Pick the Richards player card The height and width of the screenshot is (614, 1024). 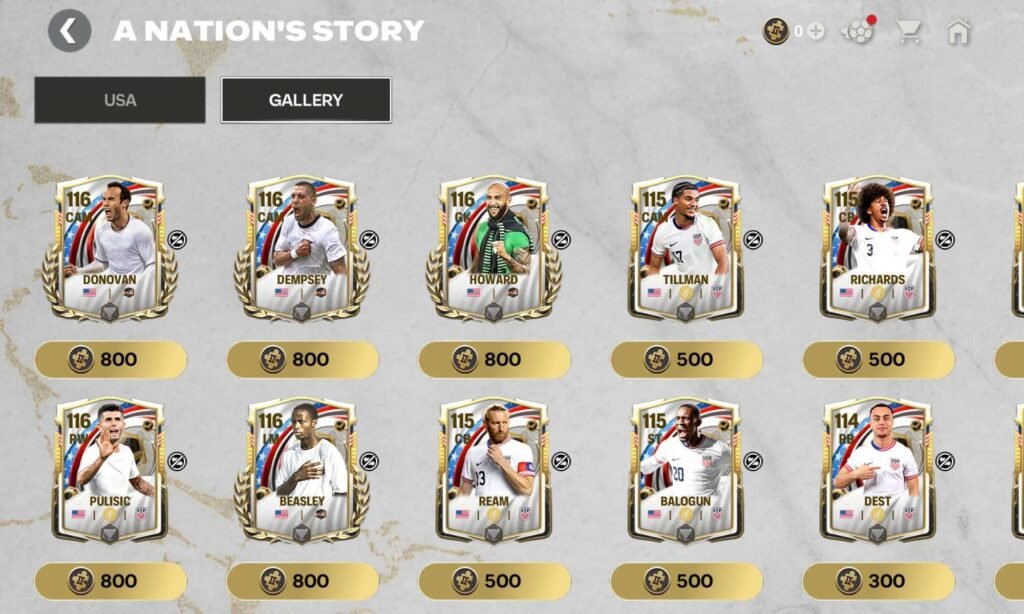pyautogui.click(x=878, y=248)
